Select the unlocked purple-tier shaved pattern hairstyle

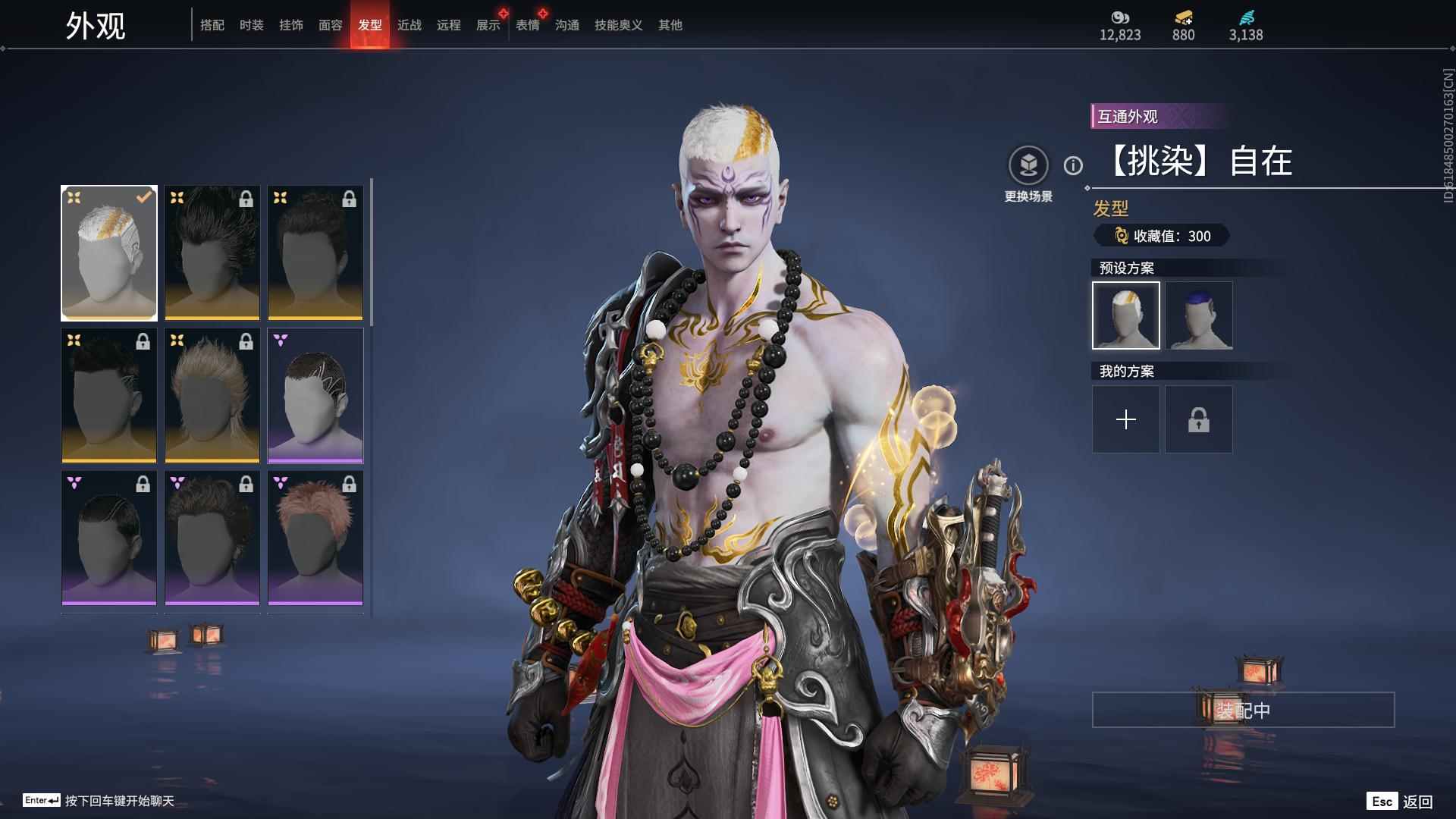tap(315, 395)
